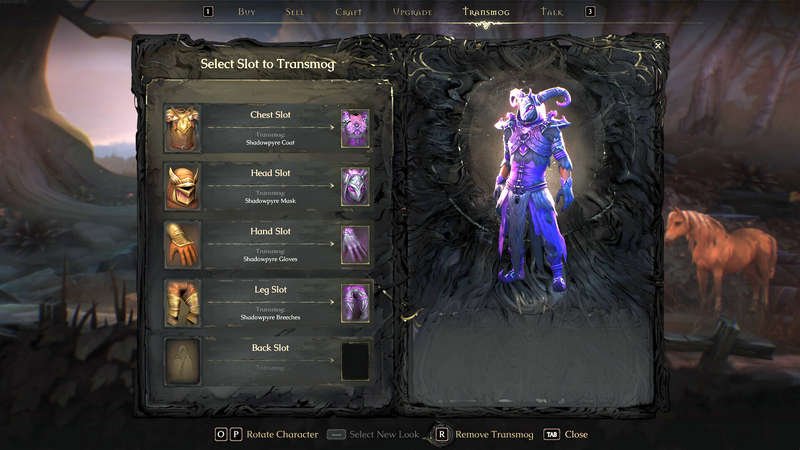Switch to the Buy tab
The height and width of the screenshot is (450, 800).
tap(247, 12)
